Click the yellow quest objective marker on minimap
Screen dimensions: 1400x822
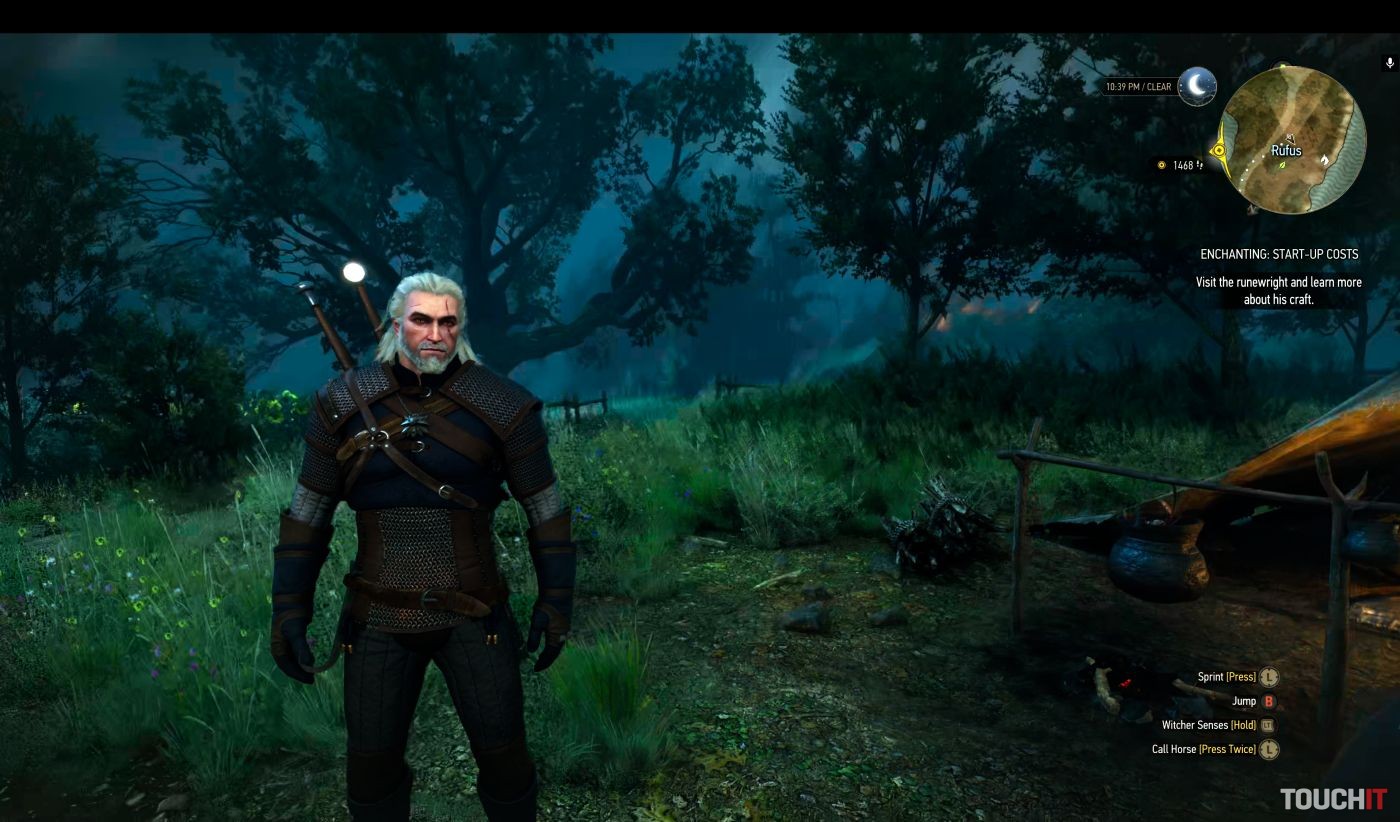tap(1219, 151)
